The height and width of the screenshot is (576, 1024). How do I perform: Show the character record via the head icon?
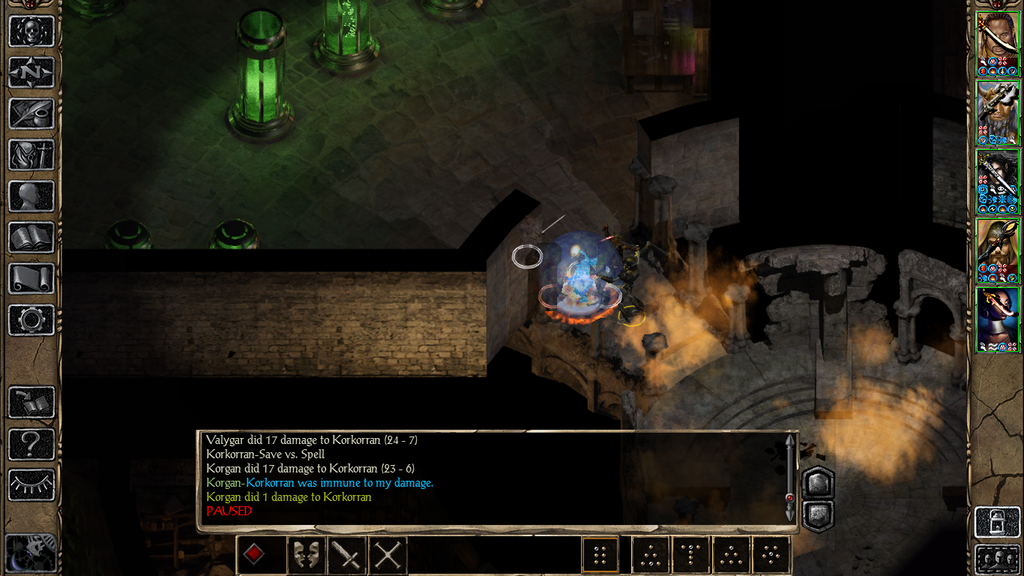click(31, 196)
